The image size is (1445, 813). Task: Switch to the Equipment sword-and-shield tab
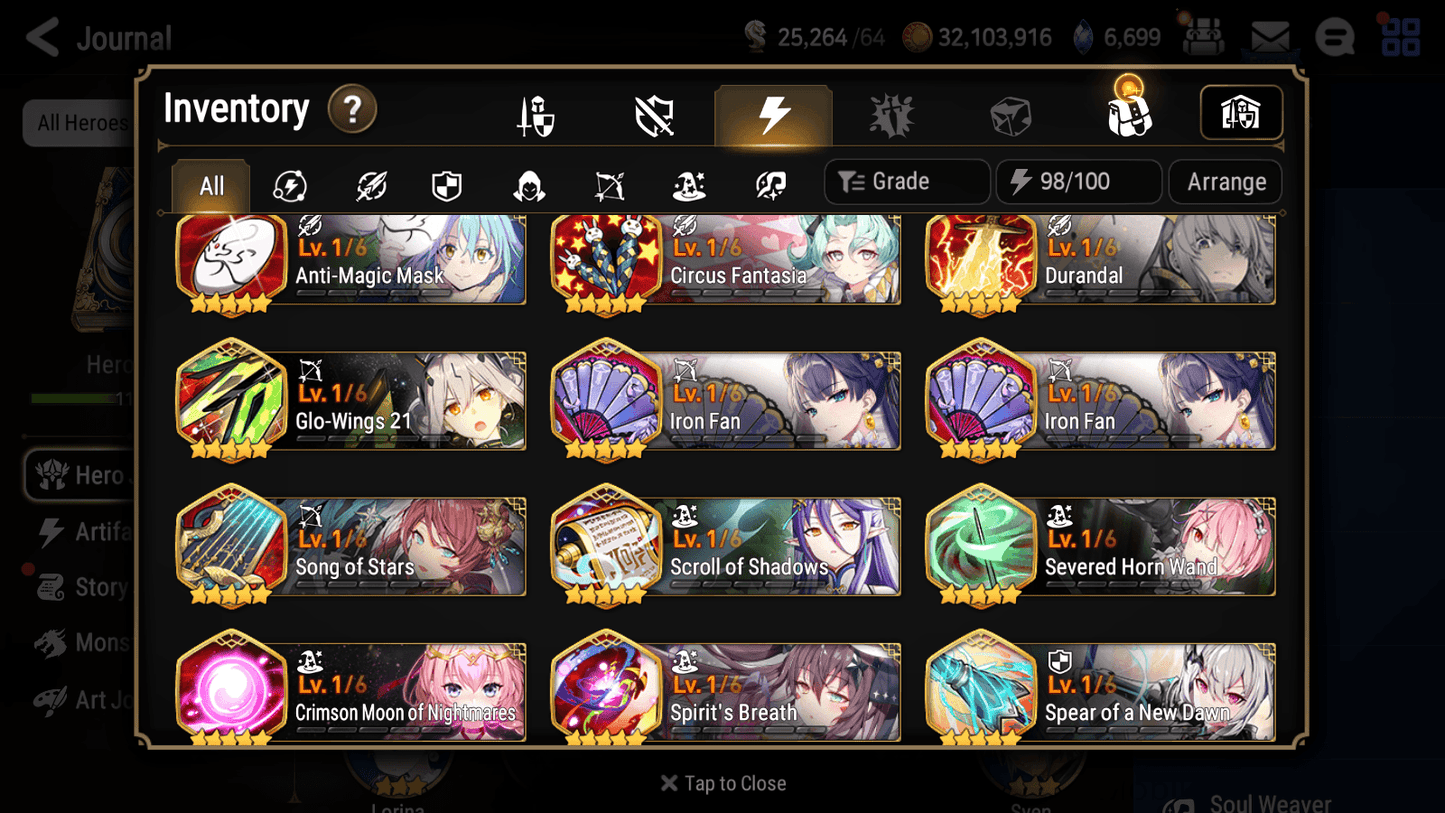[x=535, y=114]
